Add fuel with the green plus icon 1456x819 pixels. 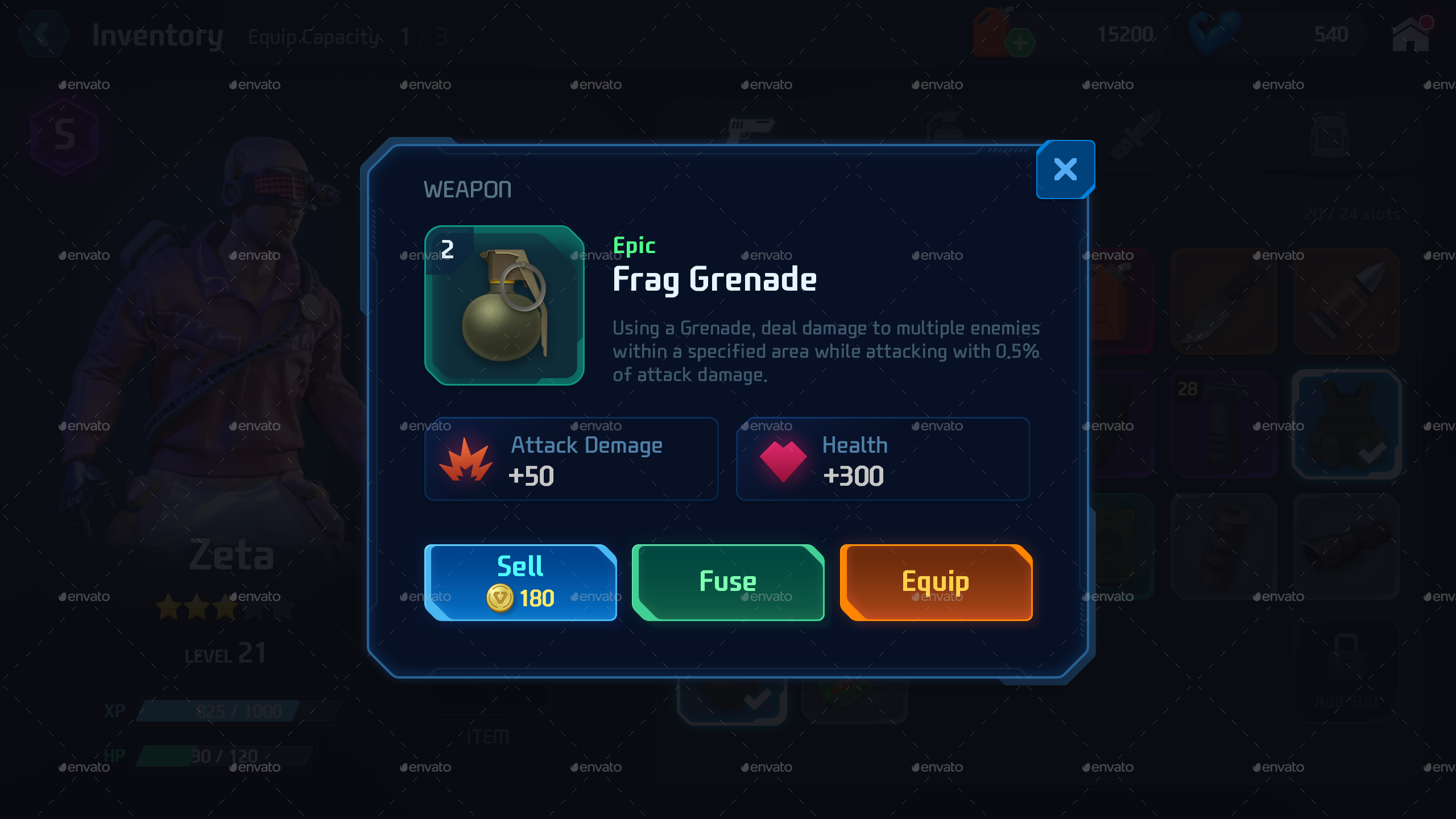point(1021,43)
